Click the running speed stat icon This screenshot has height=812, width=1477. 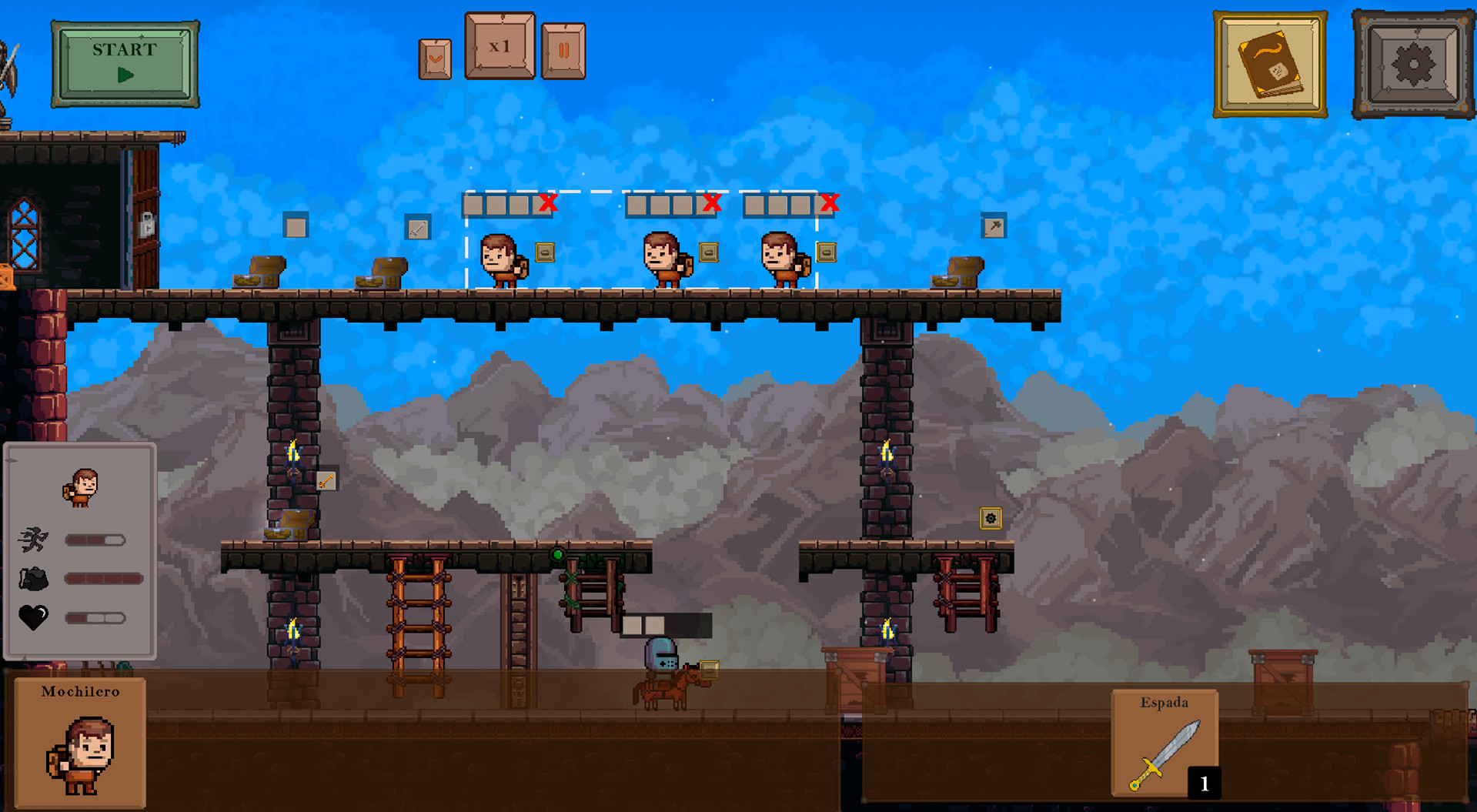tap(32, 540)
